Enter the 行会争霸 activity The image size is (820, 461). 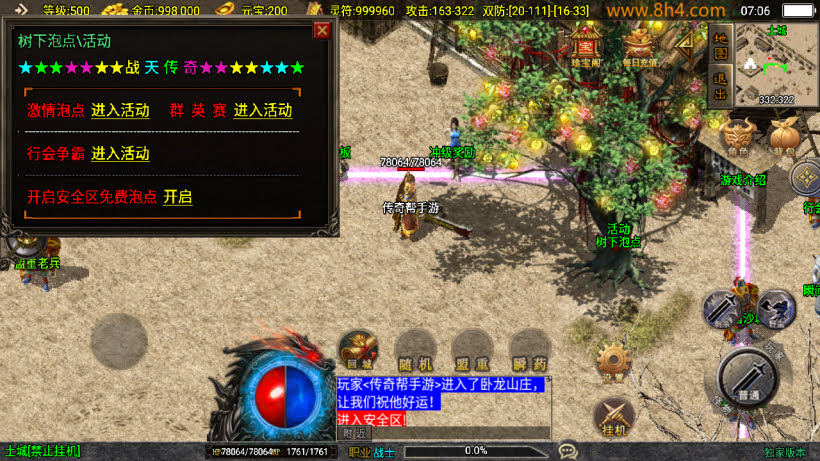[x=120, y=154]
